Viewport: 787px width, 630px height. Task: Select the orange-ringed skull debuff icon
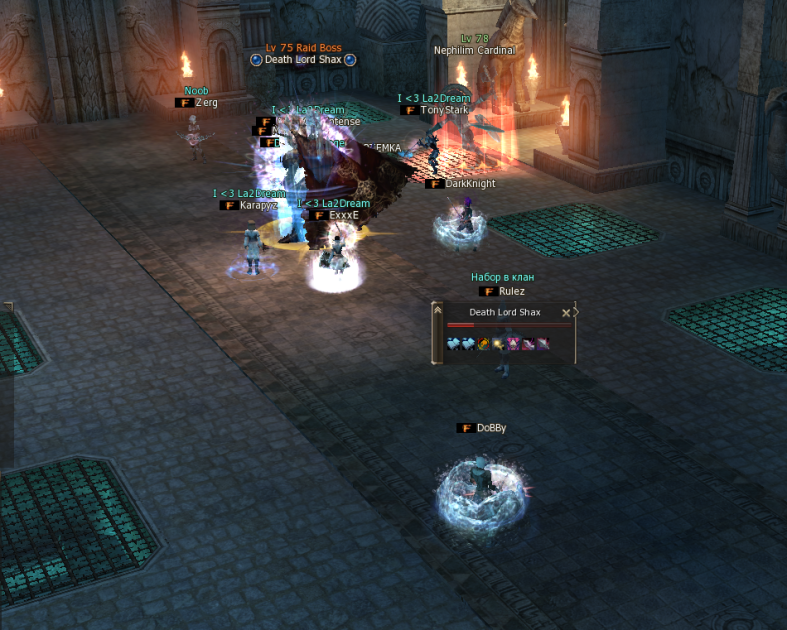[x=484, y=343]
